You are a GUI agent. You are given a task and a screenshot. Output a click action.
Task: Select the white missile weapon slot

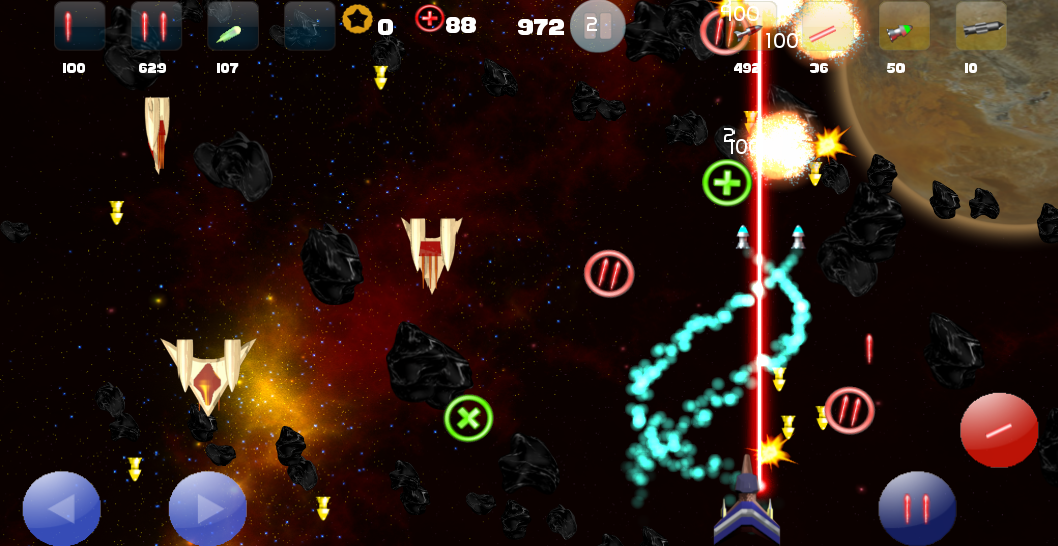(751, 27)
